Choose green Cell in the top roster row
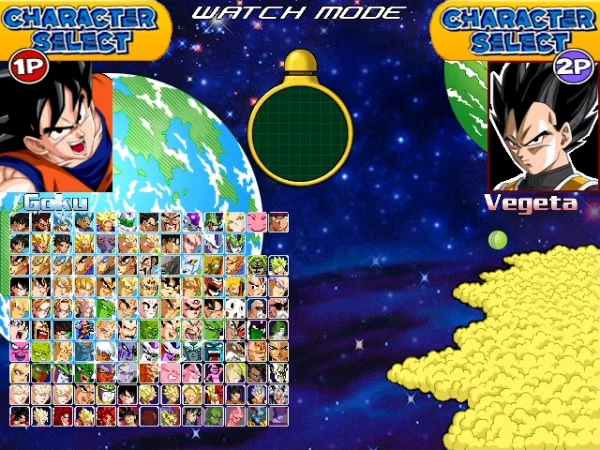Viewport: 600px width, 450px height. [214, 221]
